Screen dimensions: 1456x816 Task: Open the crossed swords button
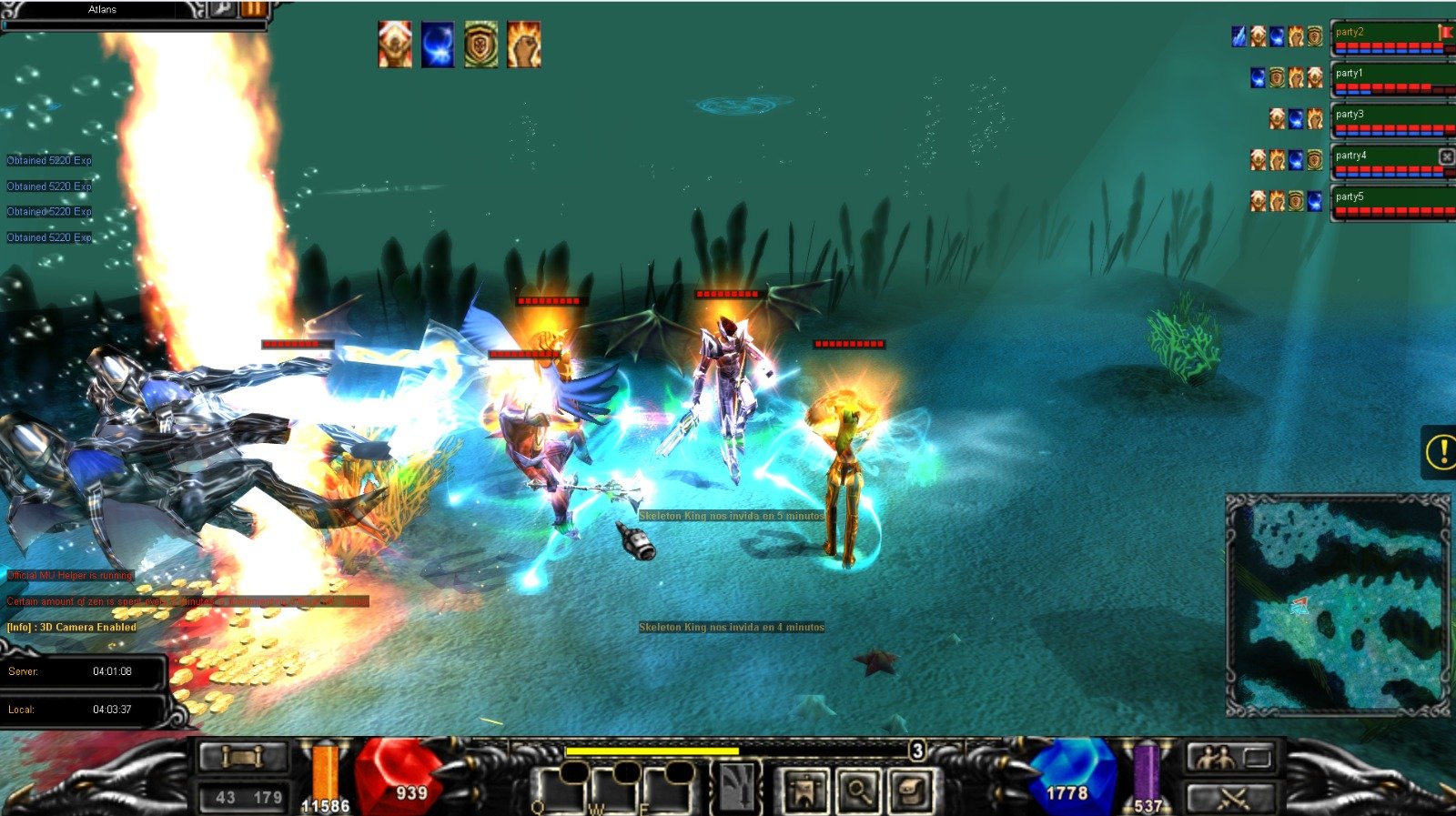[x=1230, y=798]
